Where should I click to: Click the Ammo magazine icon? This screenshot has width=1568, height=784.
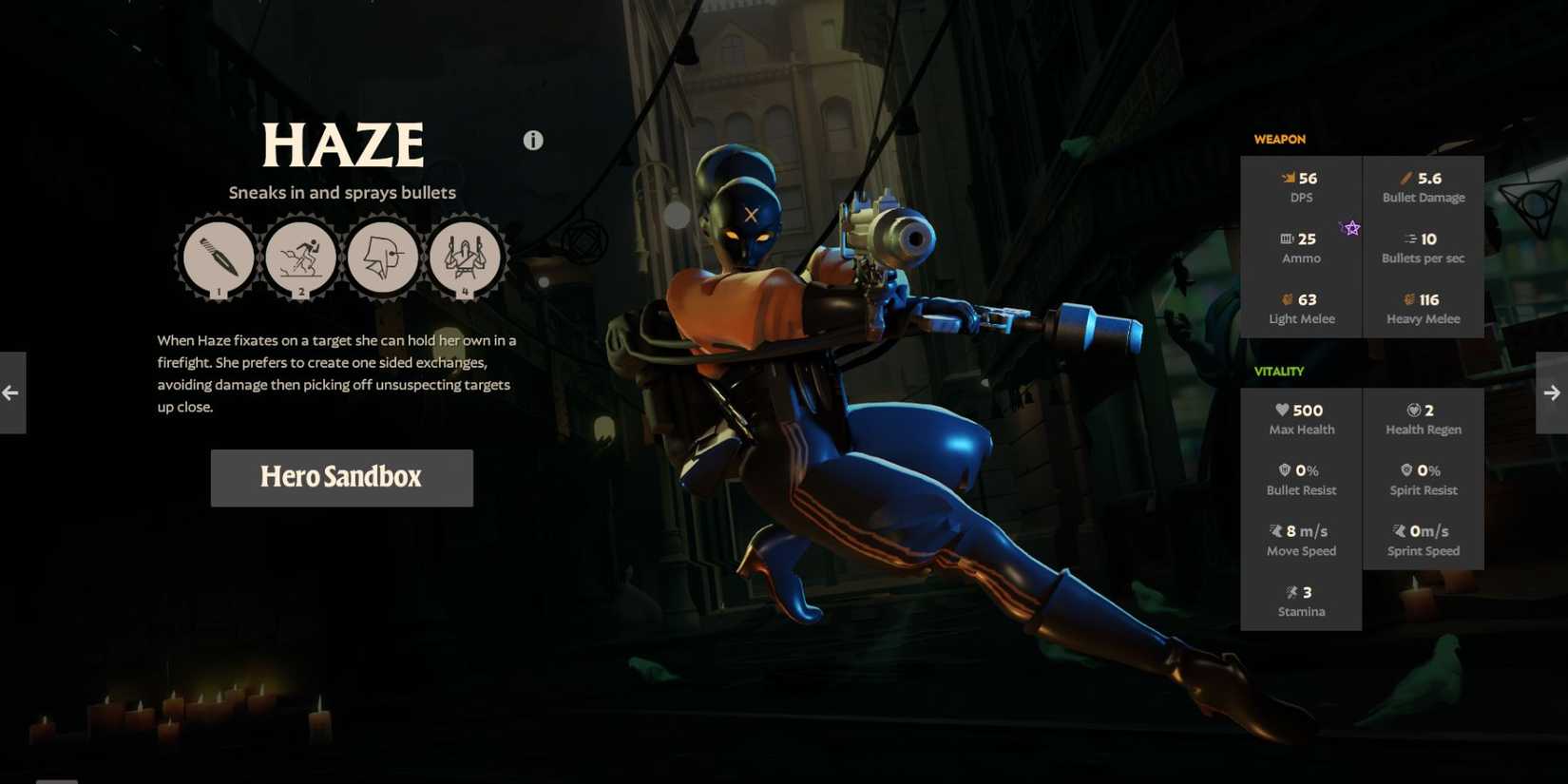[x=1285, y=238]
